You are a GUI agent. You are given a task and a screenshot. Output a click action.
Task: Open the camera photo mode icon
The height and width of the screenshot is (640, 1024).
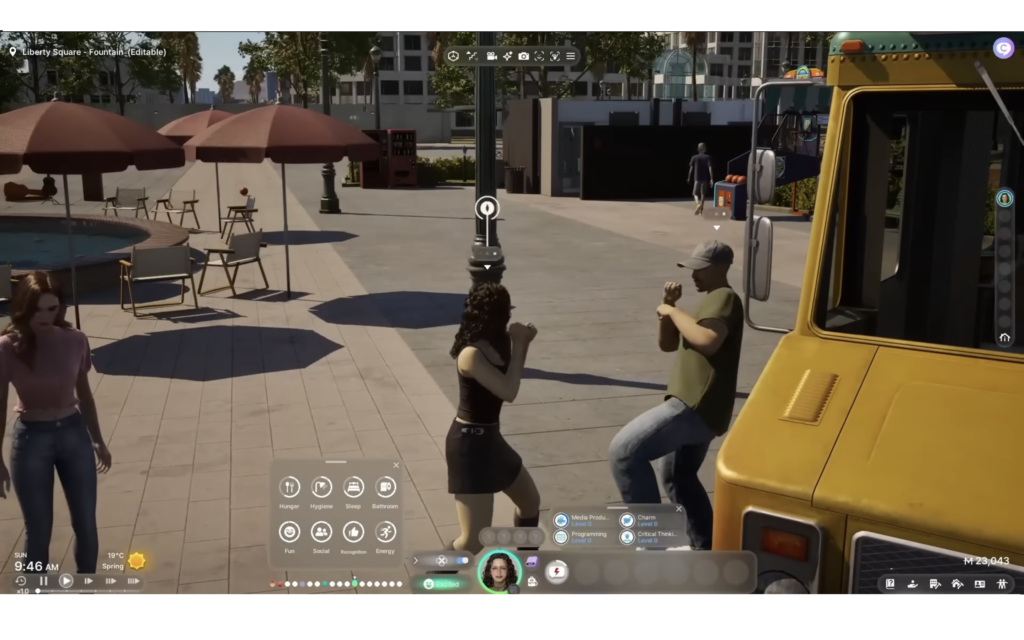click(x=523, y=56)
